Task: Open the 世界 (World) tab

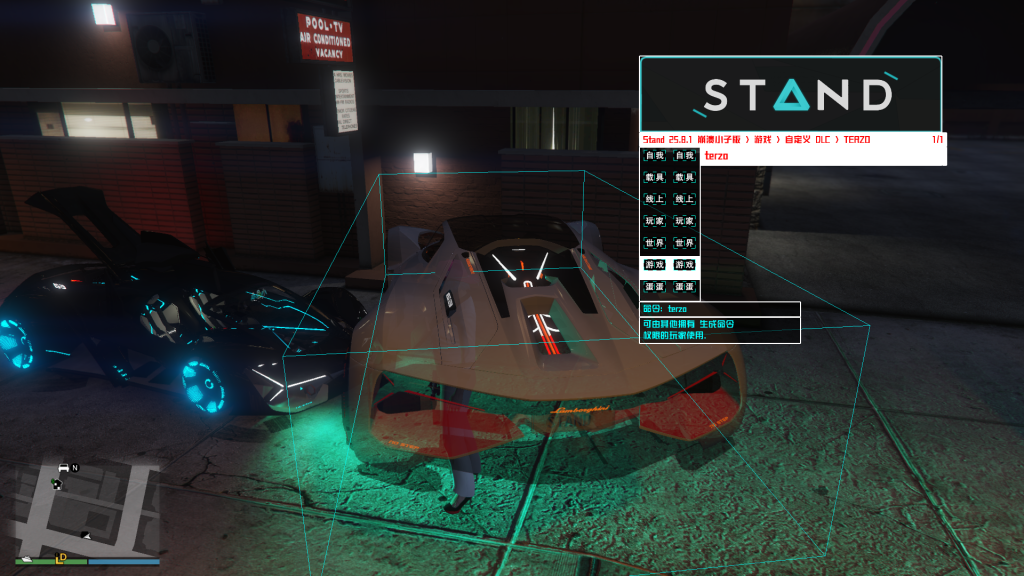Action: tap(670, 244)
